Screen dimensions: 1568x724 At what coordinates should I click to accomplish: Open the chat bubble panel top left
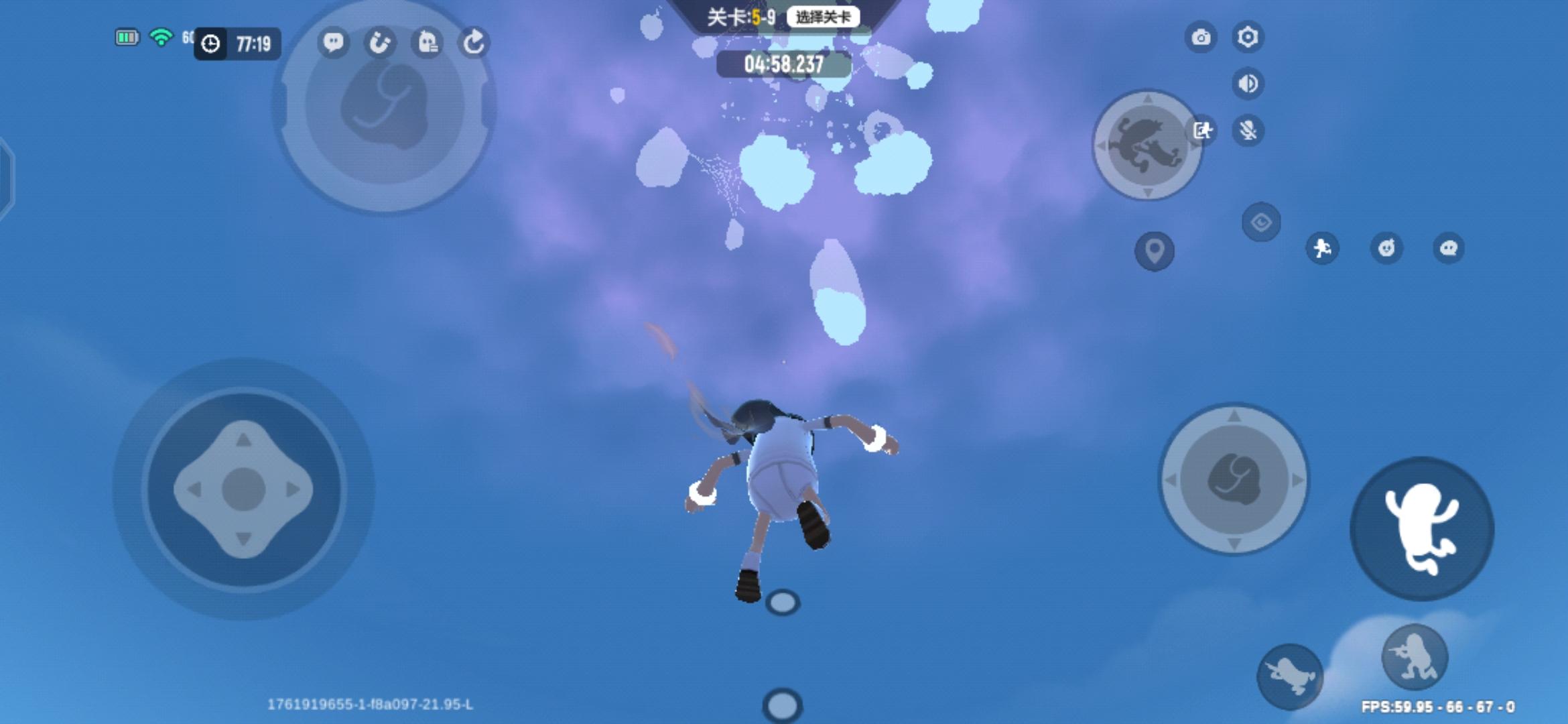[x=333, y=44]
